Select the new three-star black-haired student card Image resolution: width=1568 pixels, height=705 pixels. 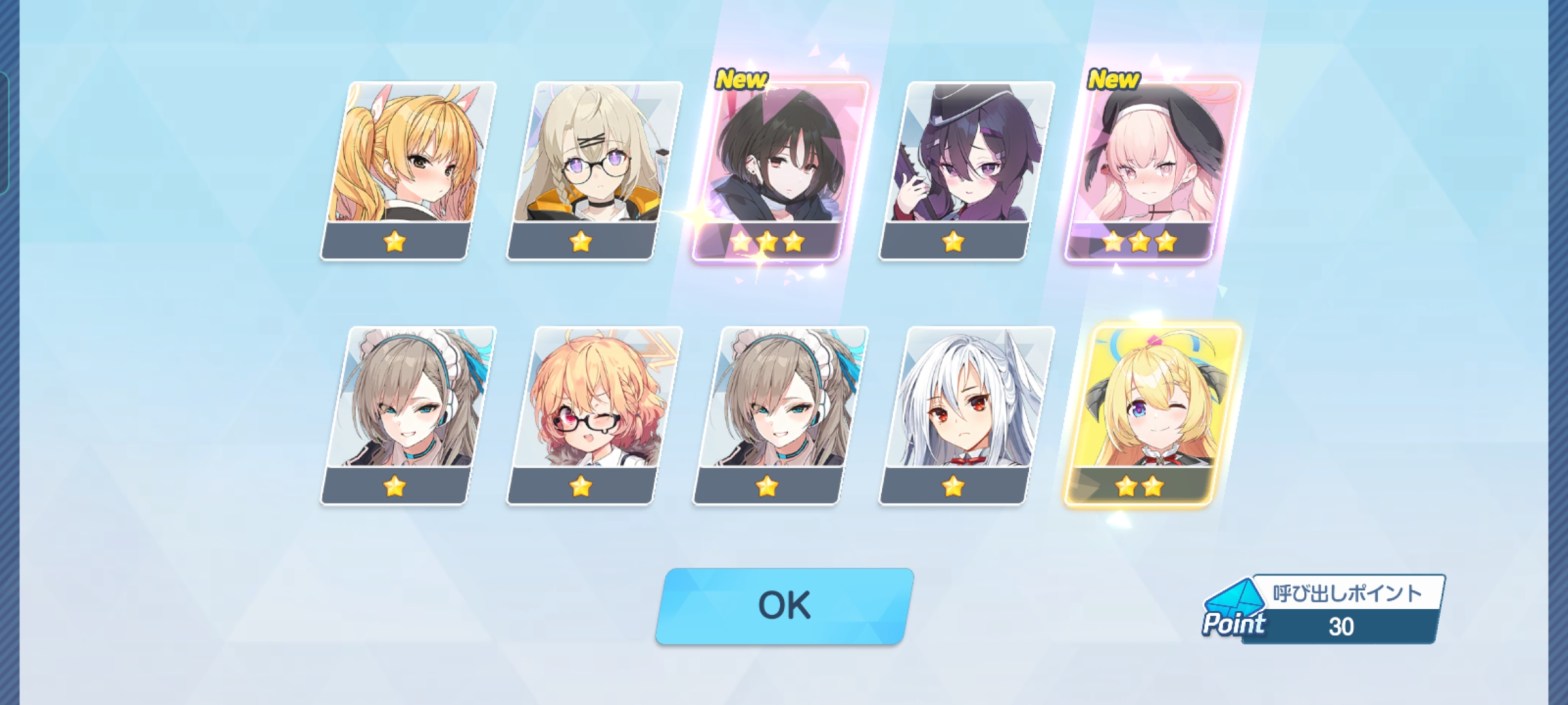779,168
